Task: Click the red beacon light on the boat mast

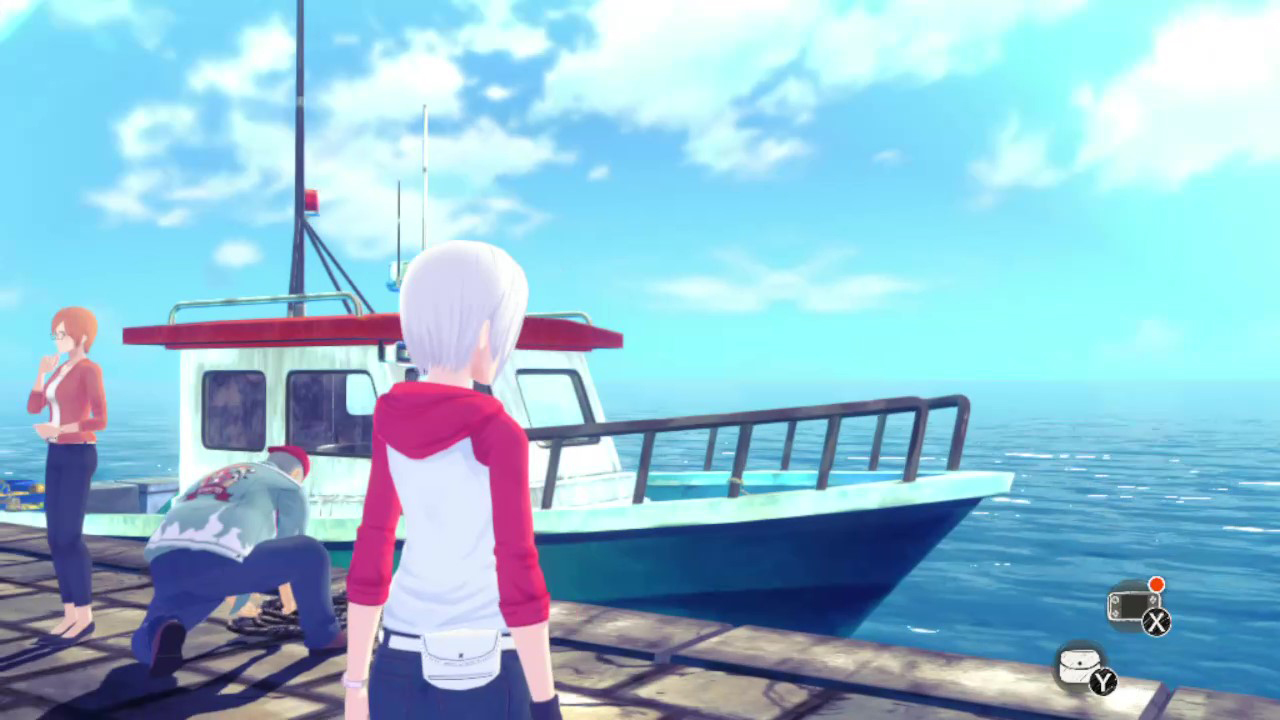Action: pos(311,201)
